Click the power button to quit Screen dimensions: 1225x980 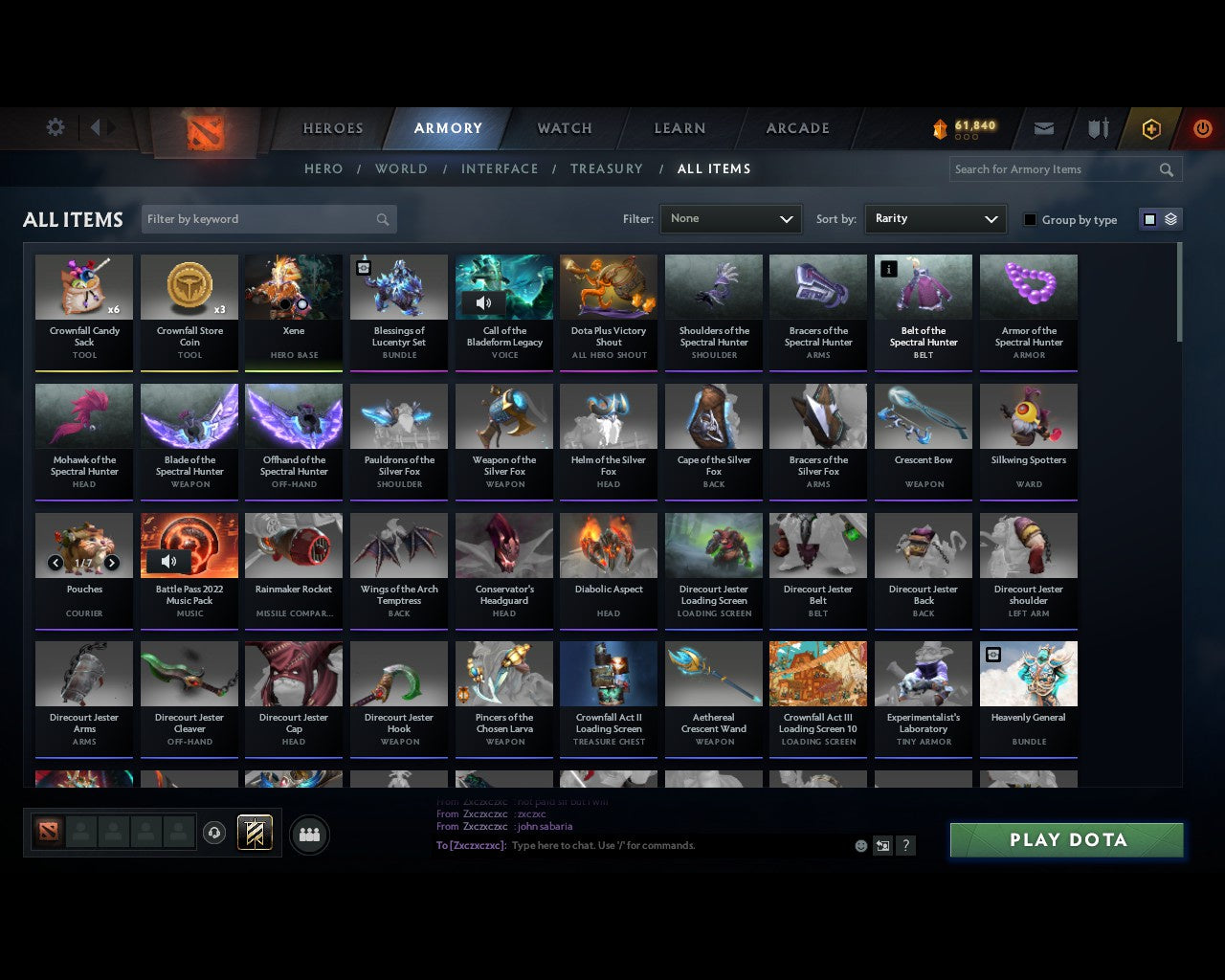pyautogui.click(x=1202, y=128)
